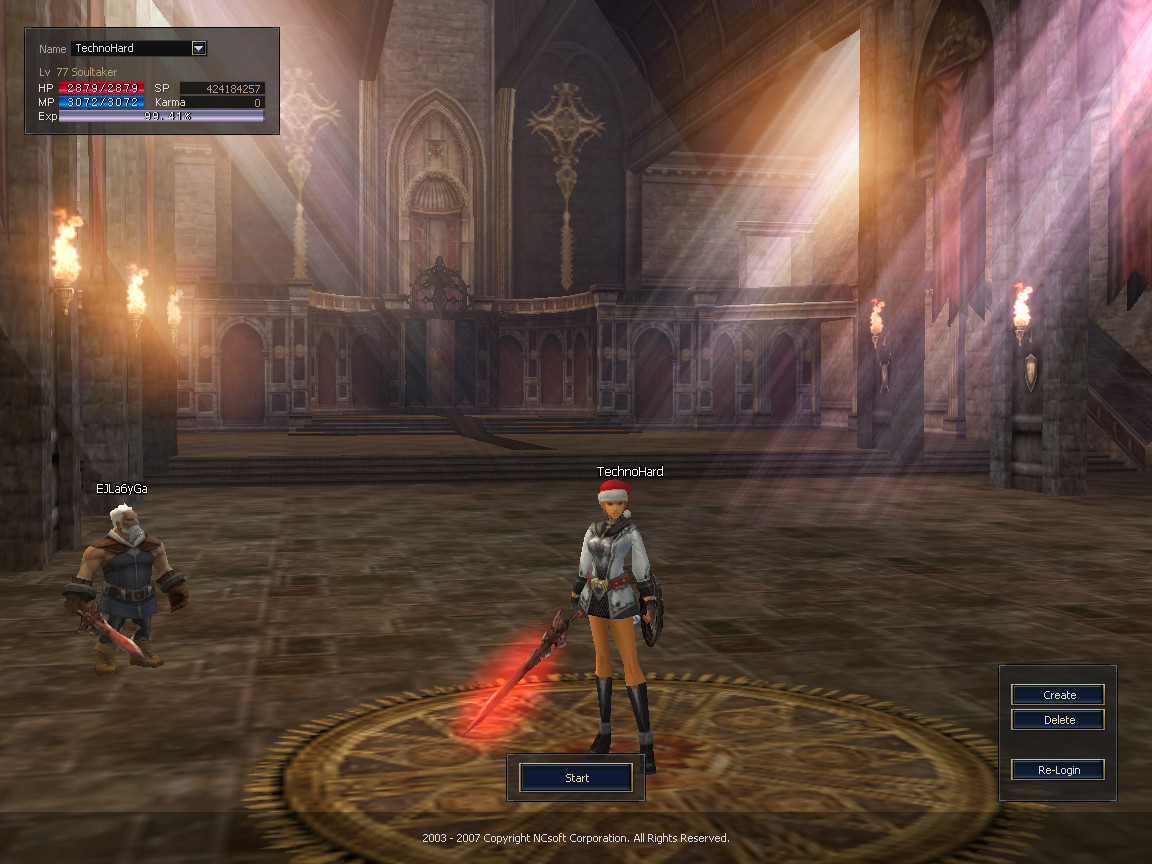
Task: Click the Delete character button
Action: [x=1058, y=720]
